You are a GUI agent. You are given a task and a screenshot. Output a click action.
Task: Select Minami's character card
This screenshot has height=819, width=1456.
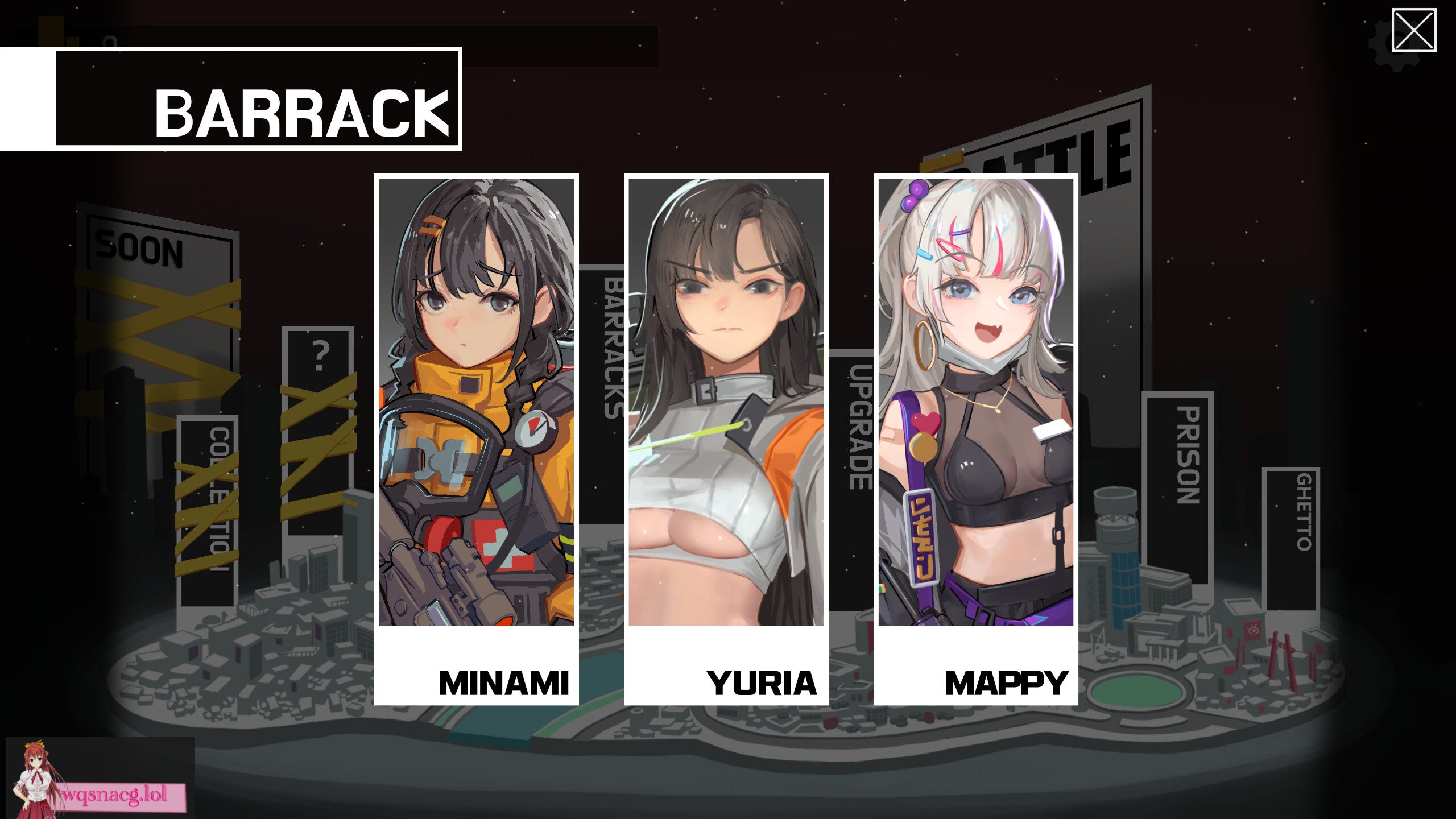coord(477,398)
